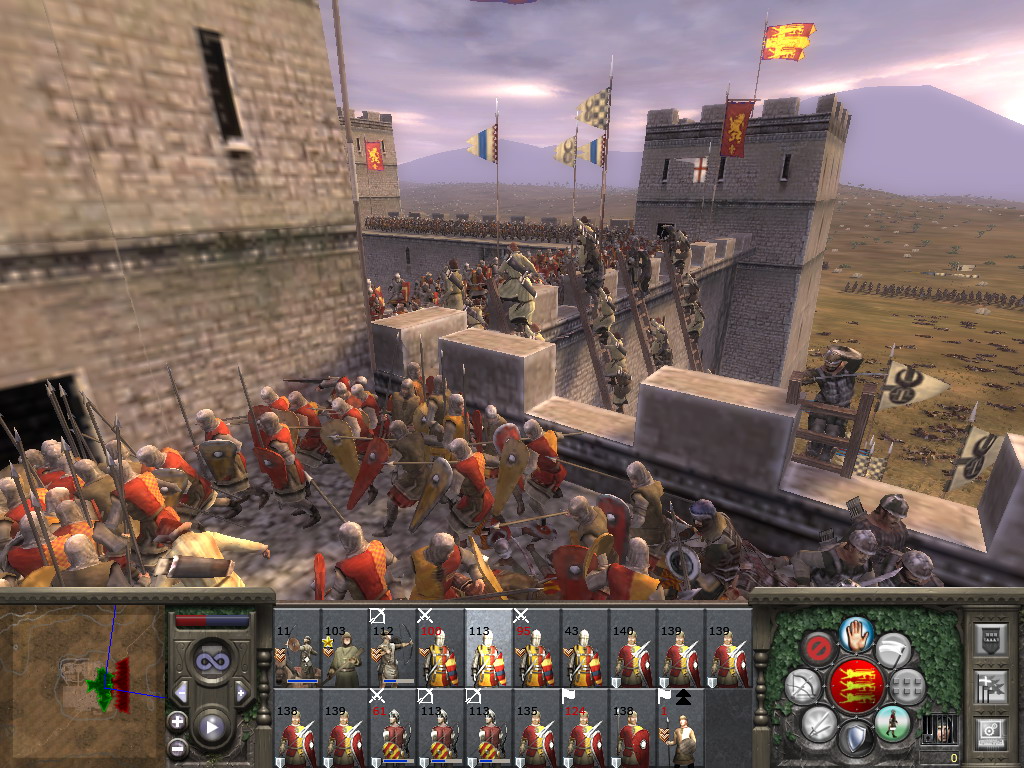Toggle the run/walk running man button

892,722
